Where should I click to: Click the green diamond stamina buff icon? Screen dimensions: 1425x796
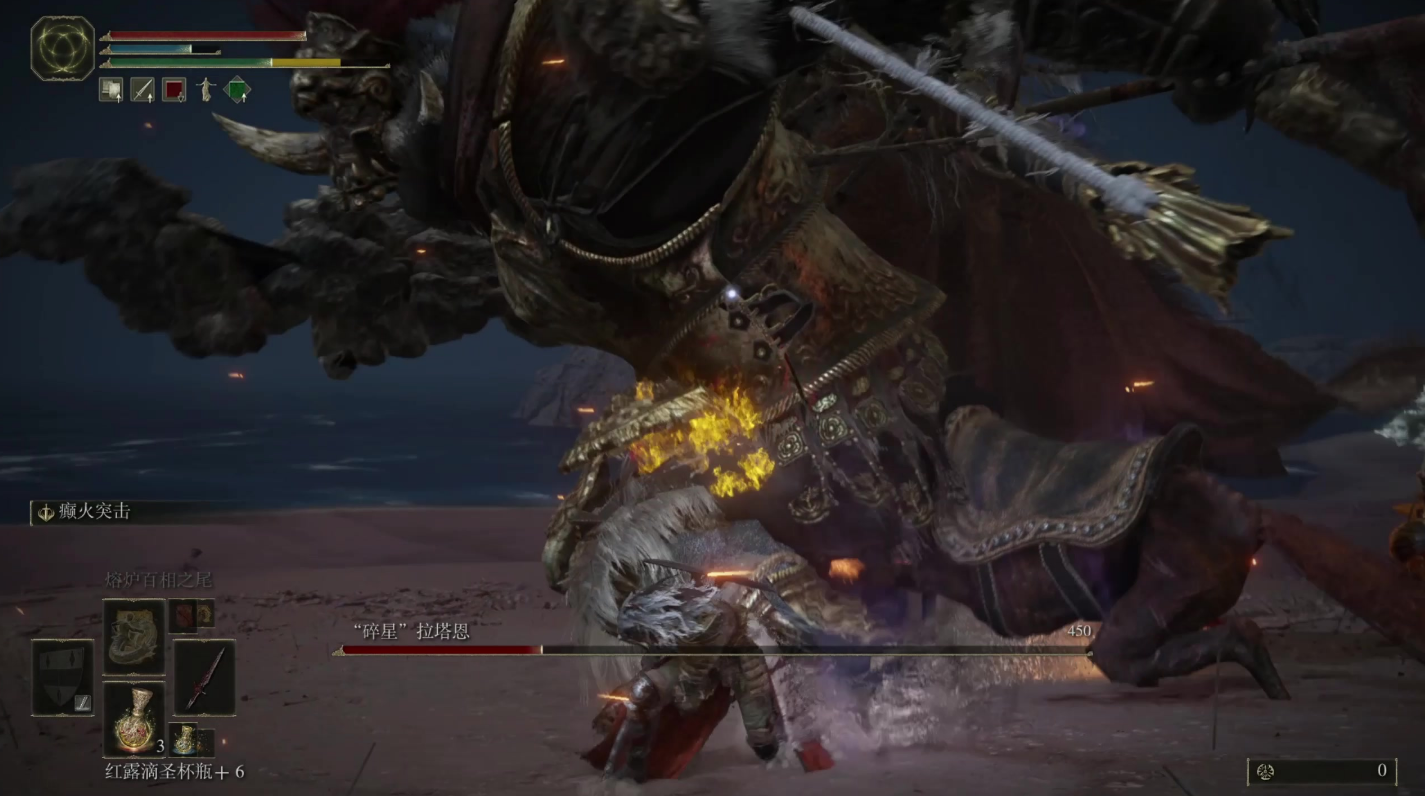[237, 90]
